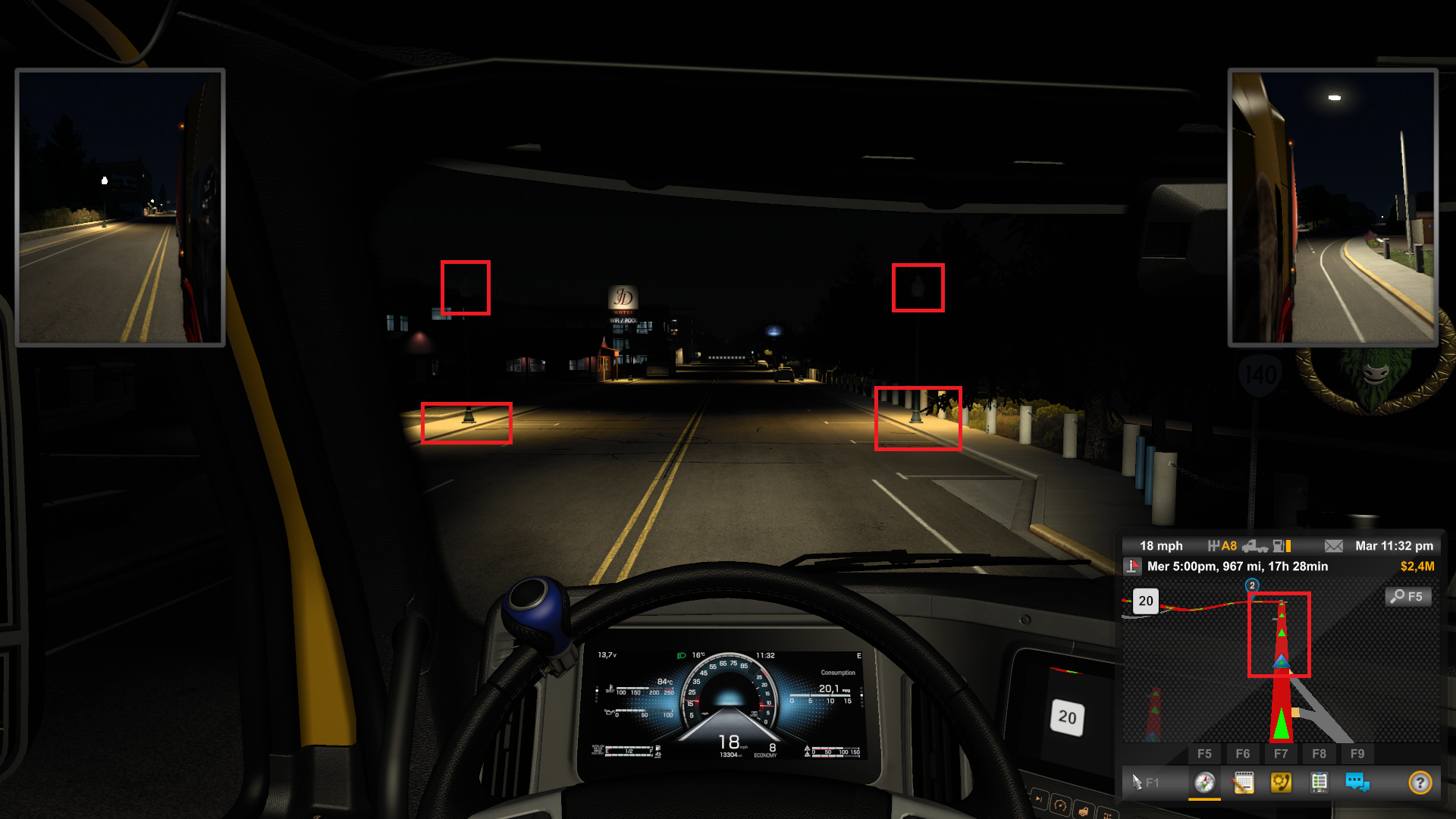
Task: Select the F5 route advisor tab
Action: coord(1206,754)
